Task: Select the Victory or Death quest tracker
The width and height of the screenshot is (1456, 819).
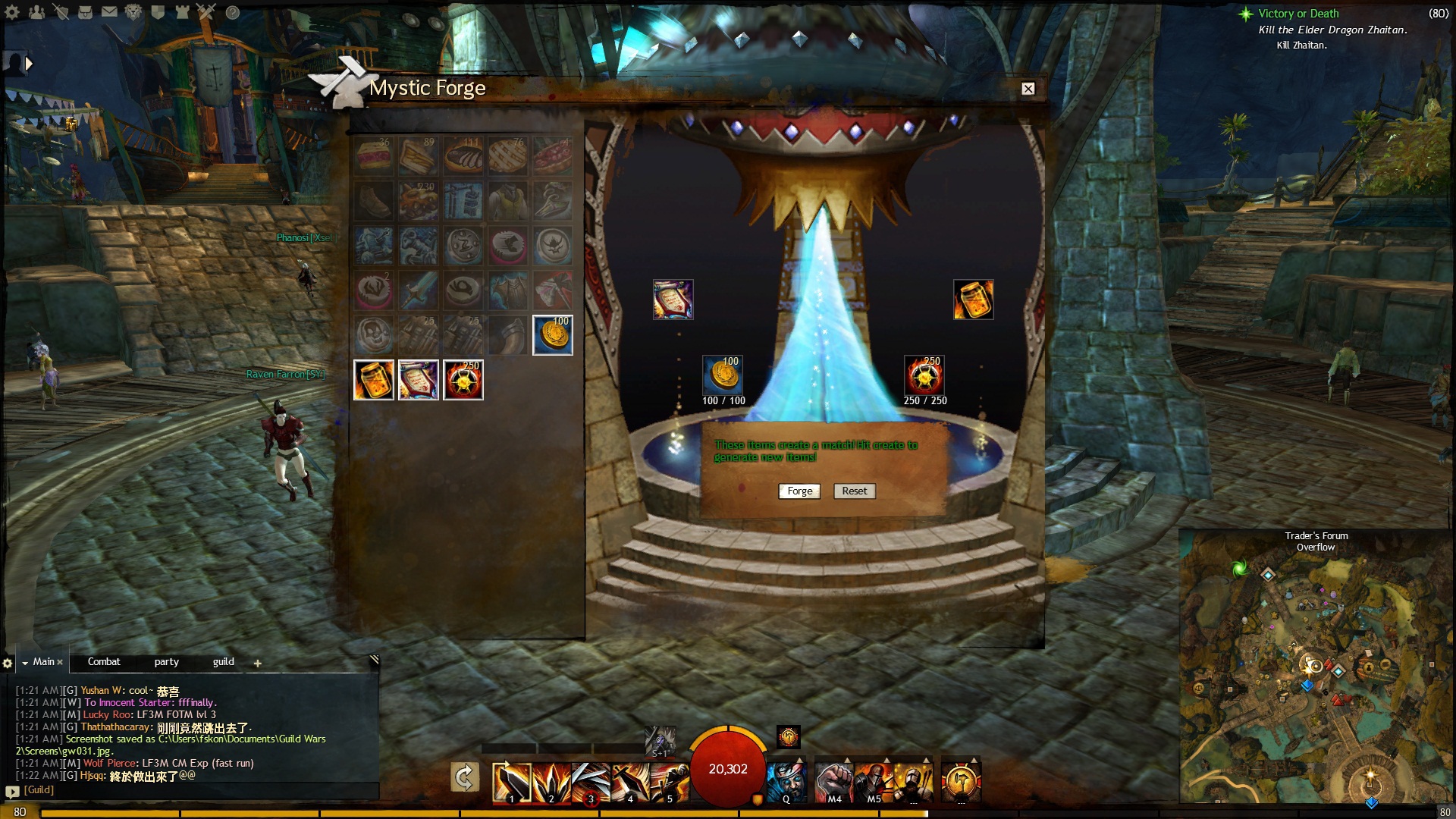Action: coord(1298,14)
